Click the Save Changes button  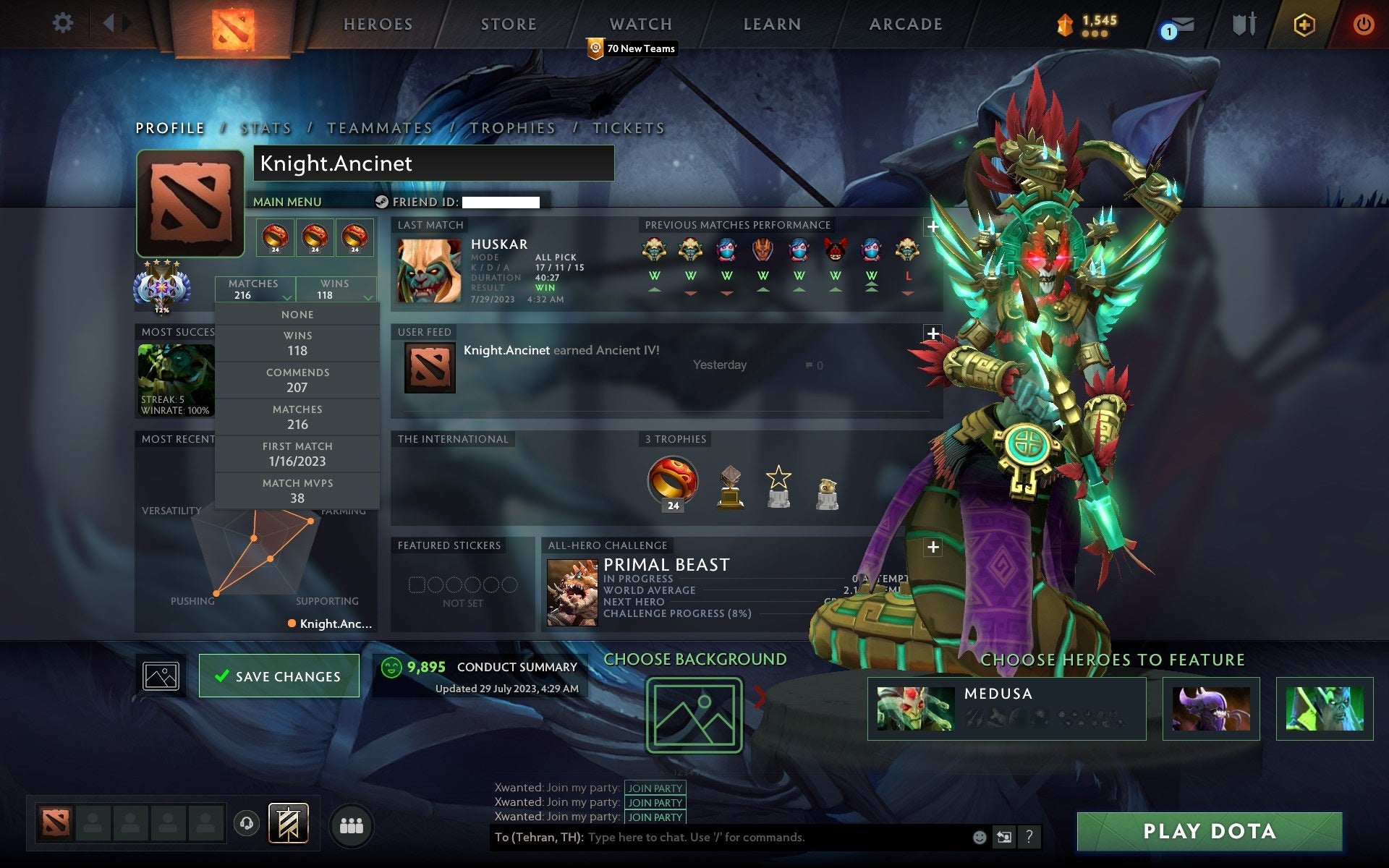[x=279, y=675]
